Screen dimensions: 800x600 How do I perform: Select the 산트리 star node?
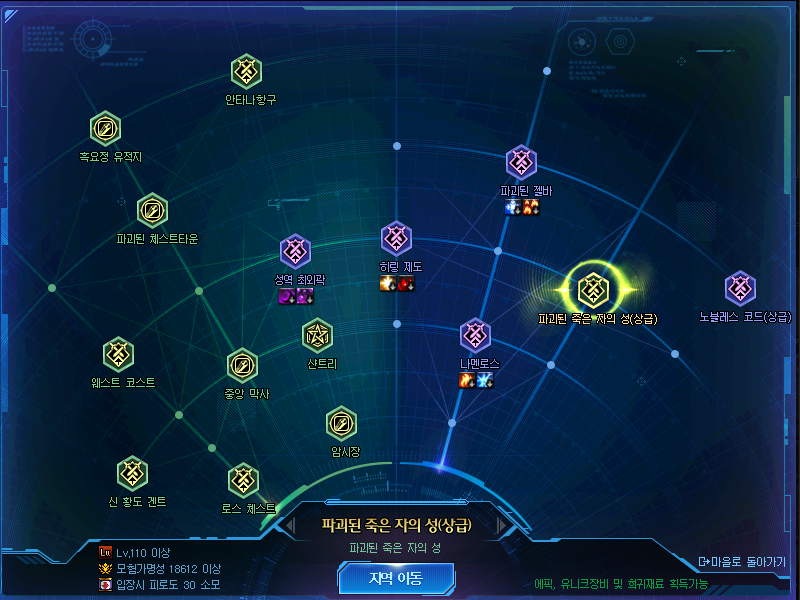click(x=318, y=336)
